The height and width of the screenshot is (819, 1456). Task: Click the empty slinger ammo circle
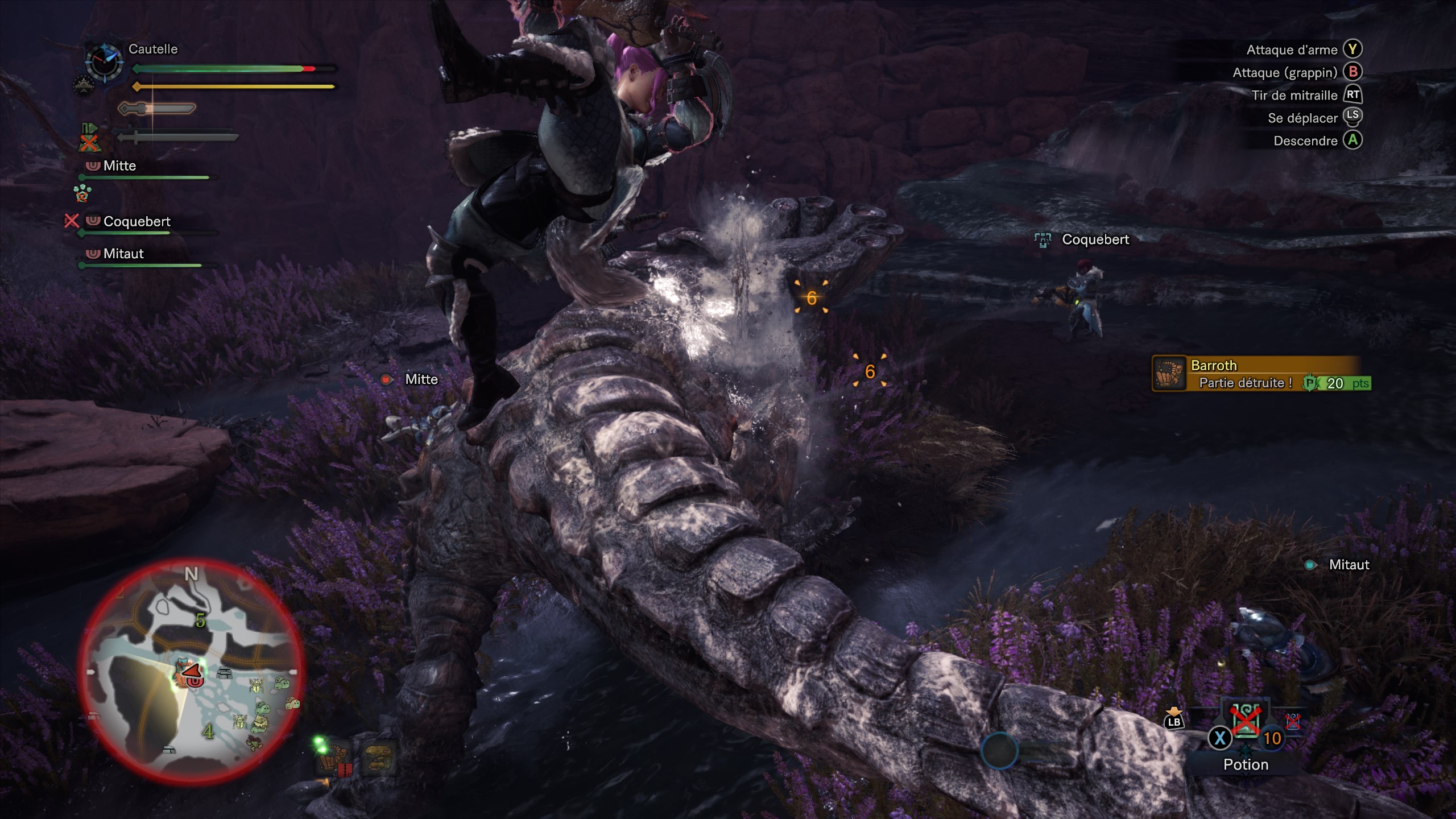999,750
